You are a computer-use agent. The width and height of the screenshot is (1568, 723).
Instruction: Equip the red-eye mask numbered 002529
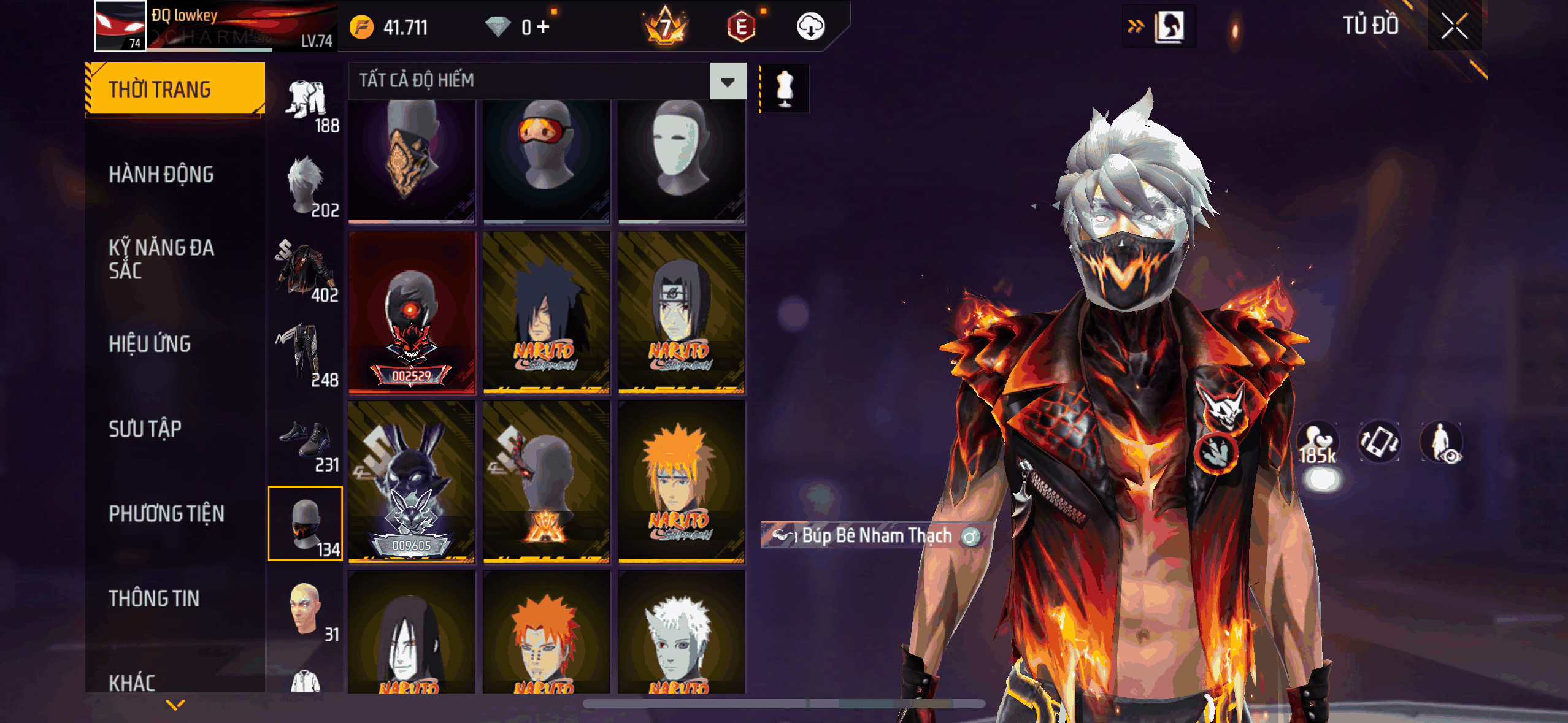click(x=412, y=313)
